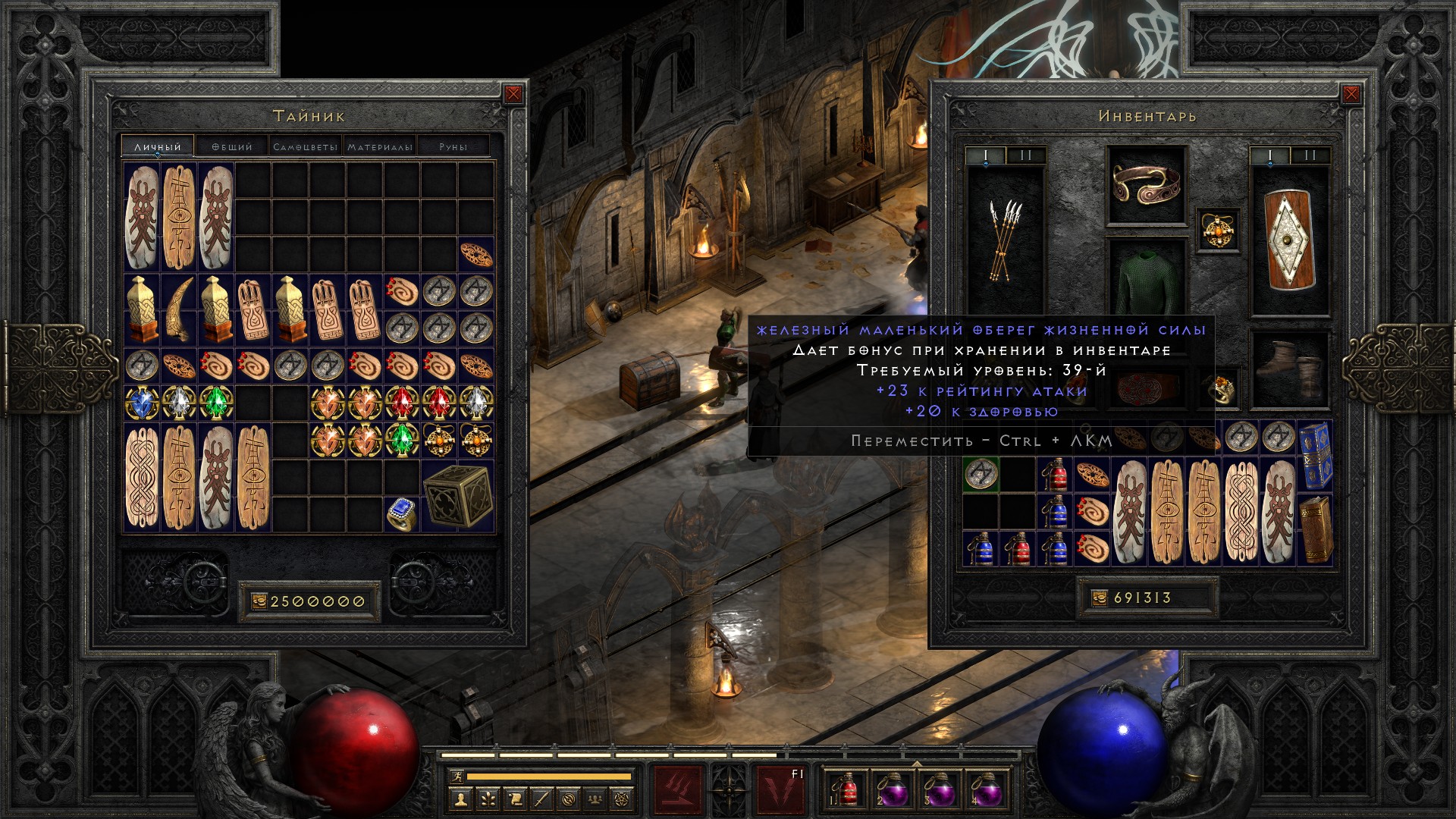Switch to the Руны stash tab

(453, 146)
